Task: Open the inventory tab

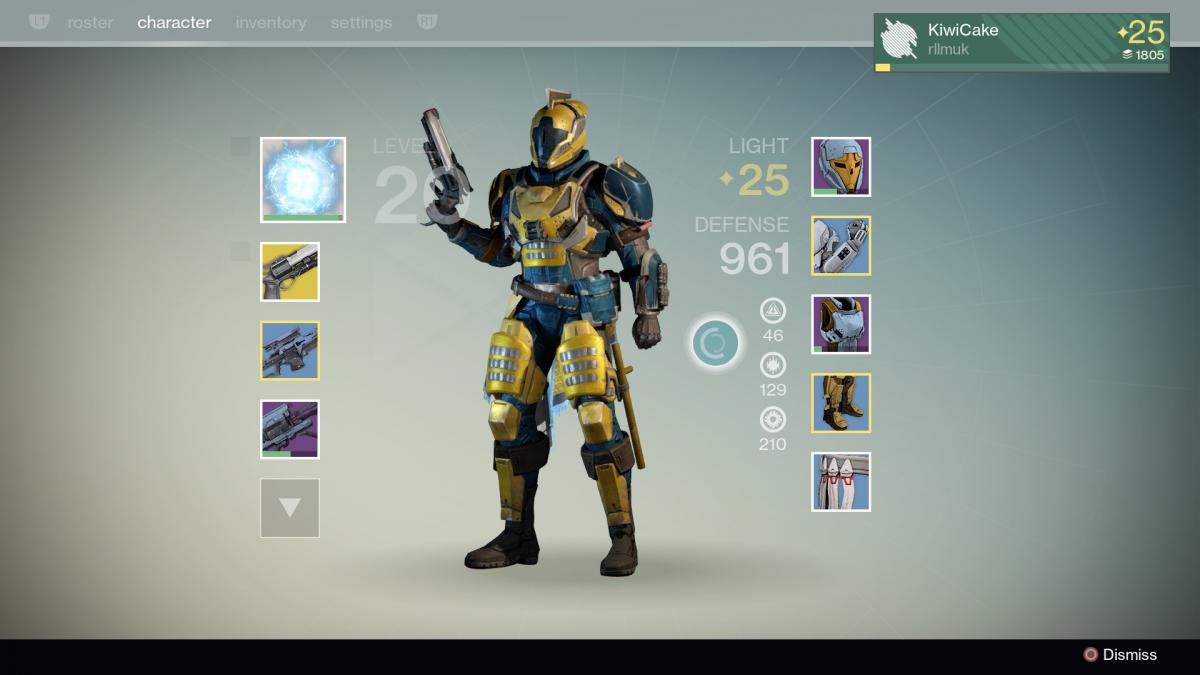Action: coord(271,22)
